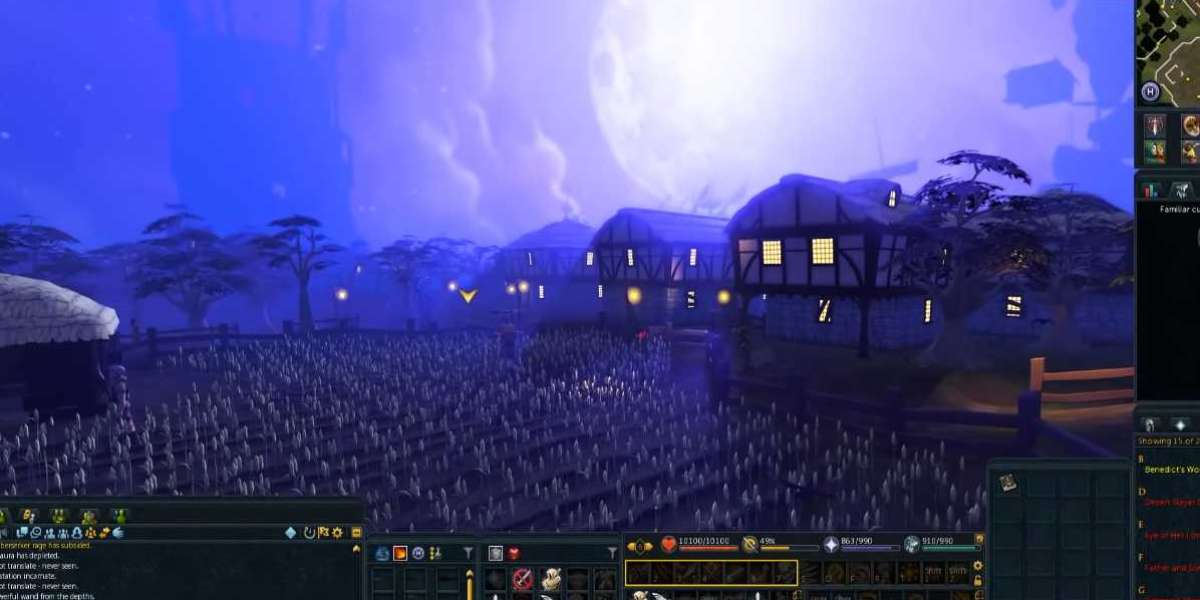Toggle the prayer icon by 863/990
The image size is (1200, 600).
coord(831,545)
